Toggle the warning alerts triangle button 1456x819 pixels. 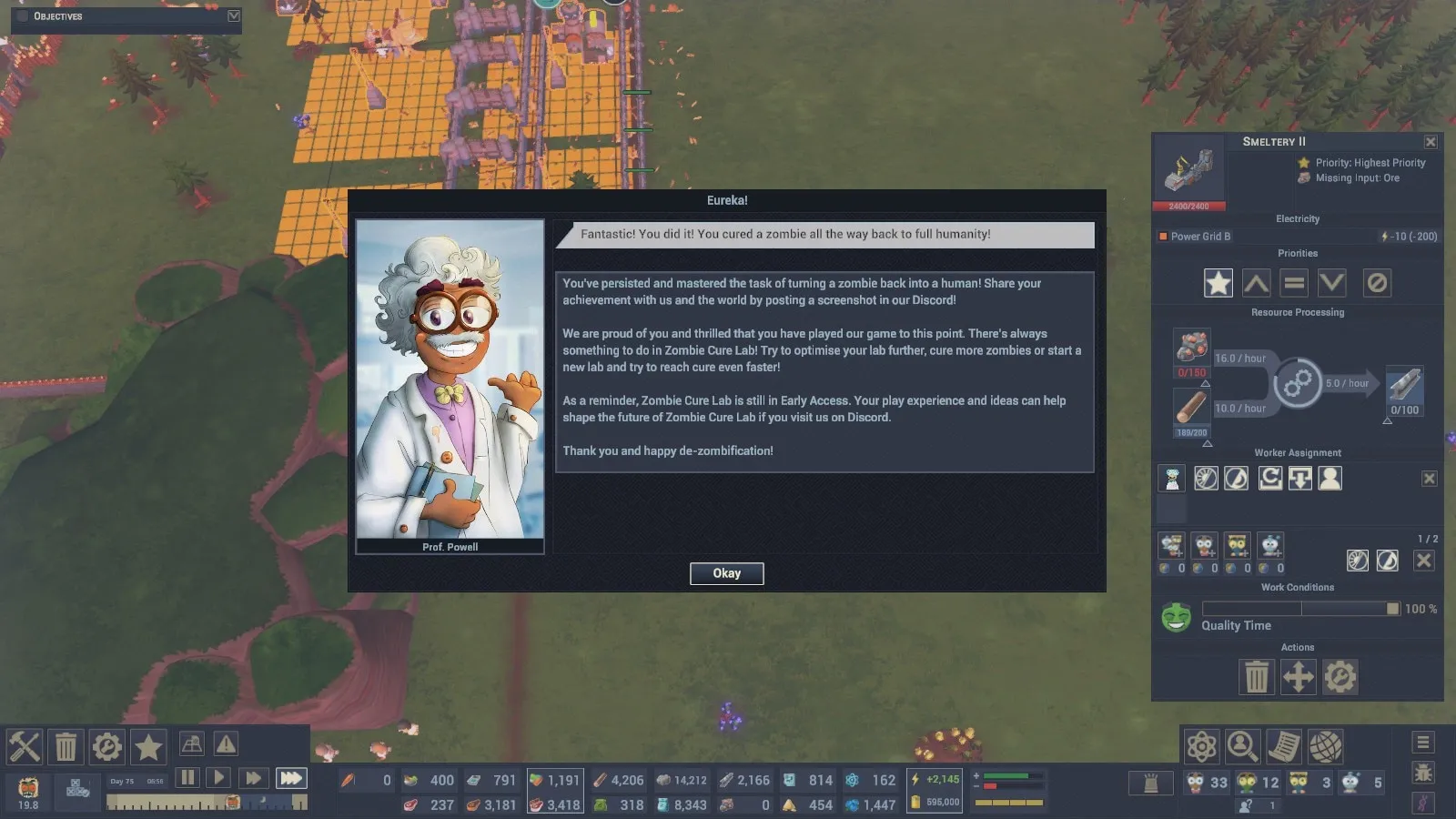coord(226,744)
